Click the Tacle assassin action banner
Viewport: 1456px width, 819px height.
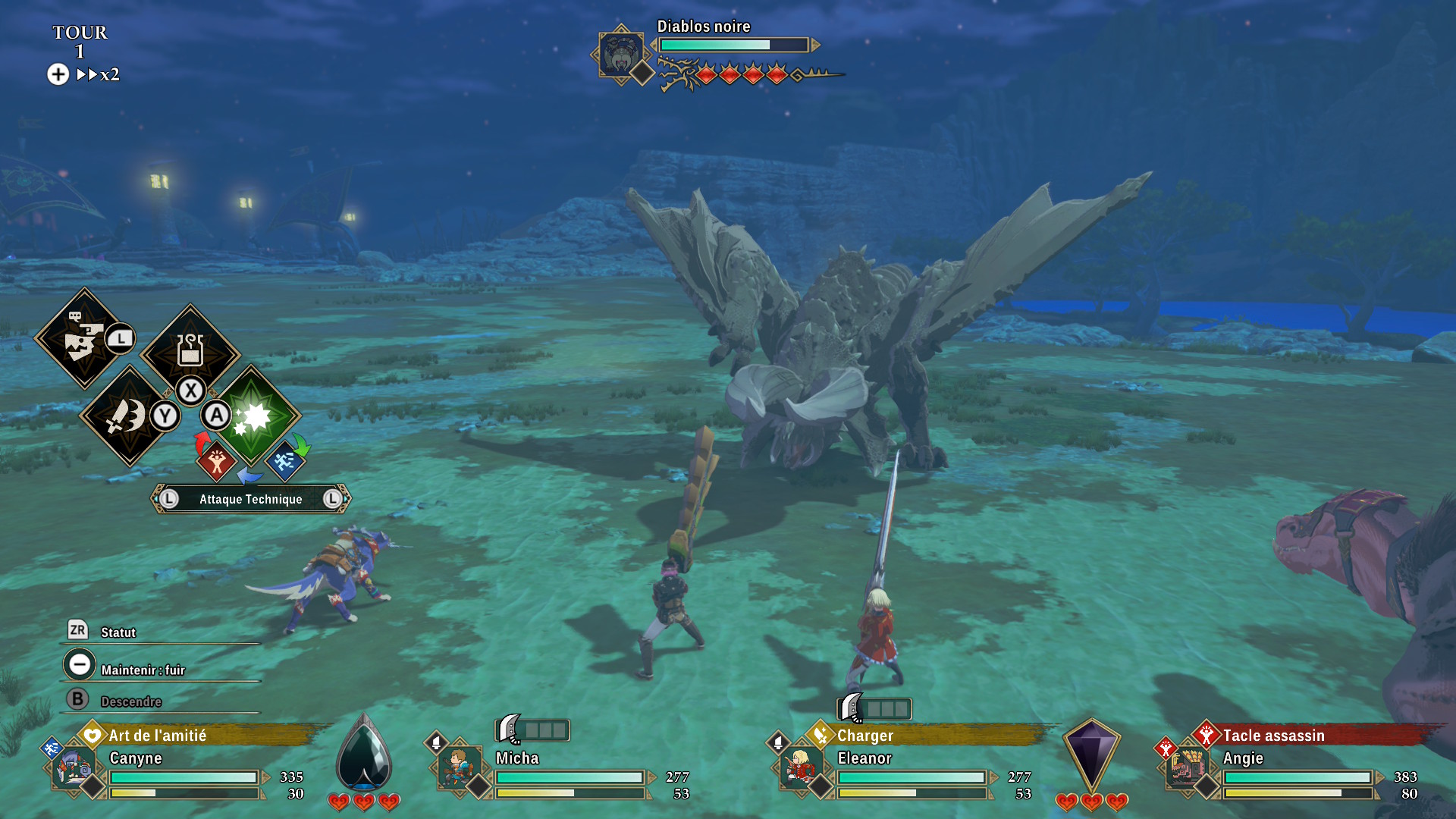pos(1304,735)
